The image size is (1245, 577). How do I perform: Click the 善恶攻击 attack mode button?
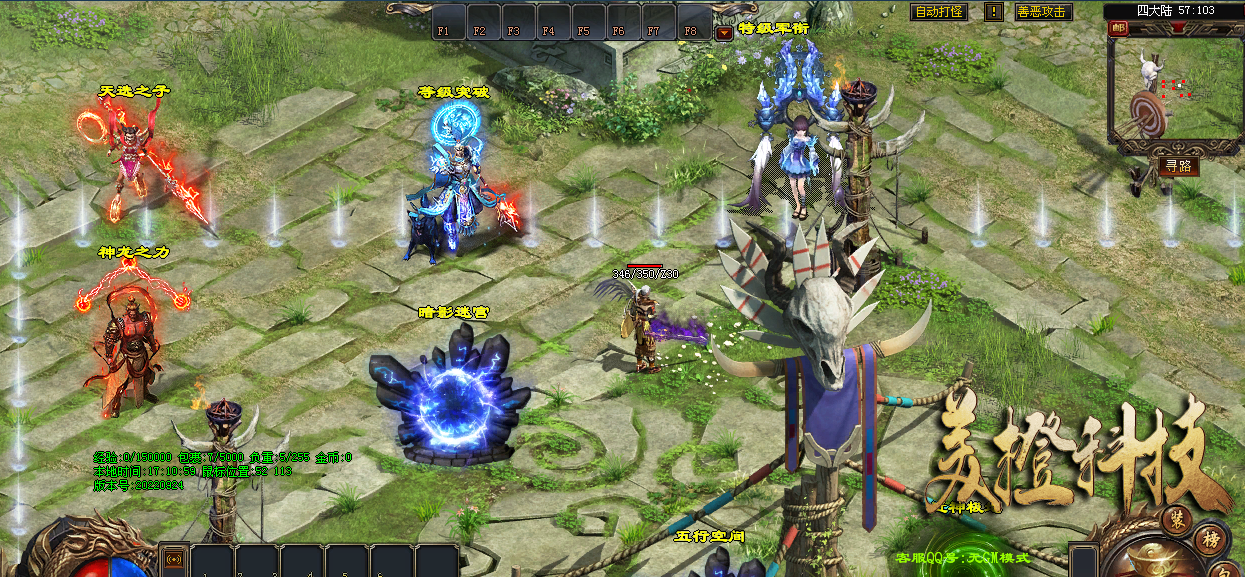coord(1042,12)
